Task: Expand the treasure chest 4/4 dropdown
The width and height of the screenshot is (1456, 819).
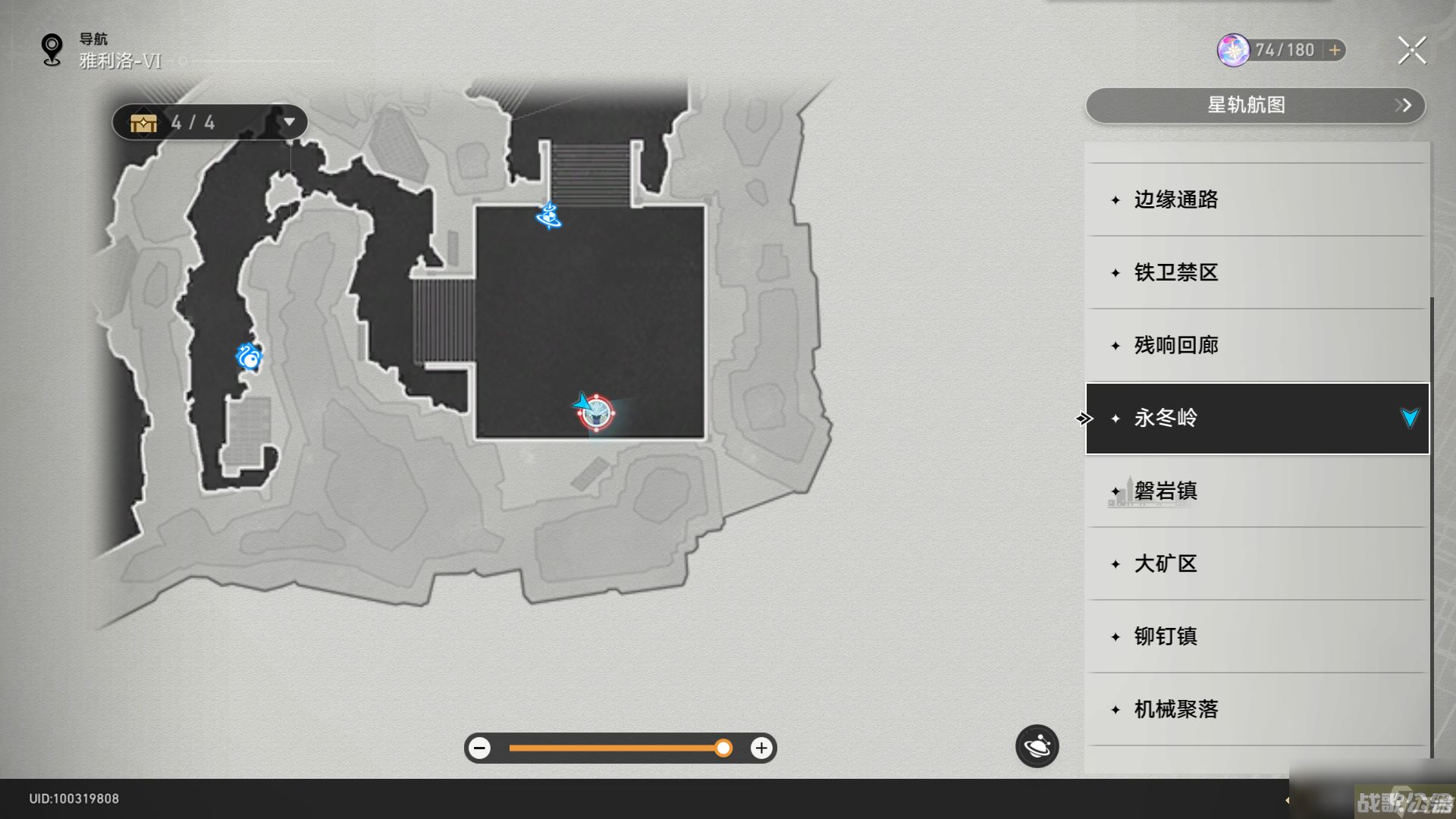Action: (x=289, y=122)
